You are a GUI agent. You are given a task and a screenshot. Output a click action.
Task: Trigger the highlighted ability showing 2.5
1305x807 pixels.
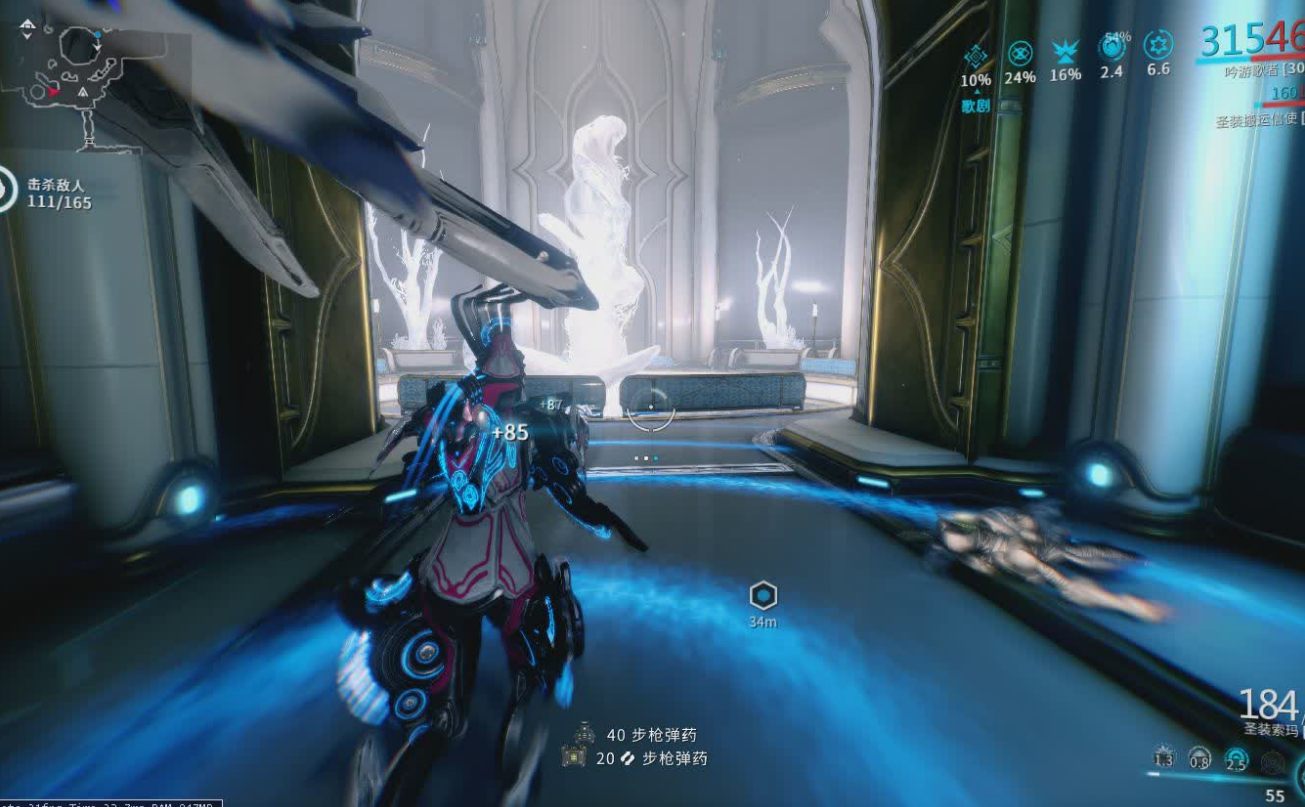pyautogui.click(x=1237, y=760)
